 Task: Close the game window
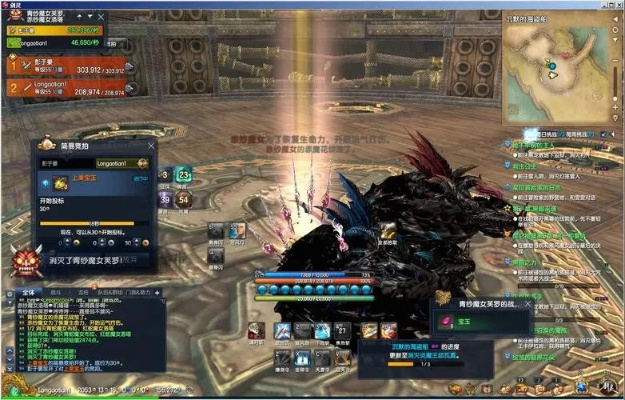click(x=616, y=4)
